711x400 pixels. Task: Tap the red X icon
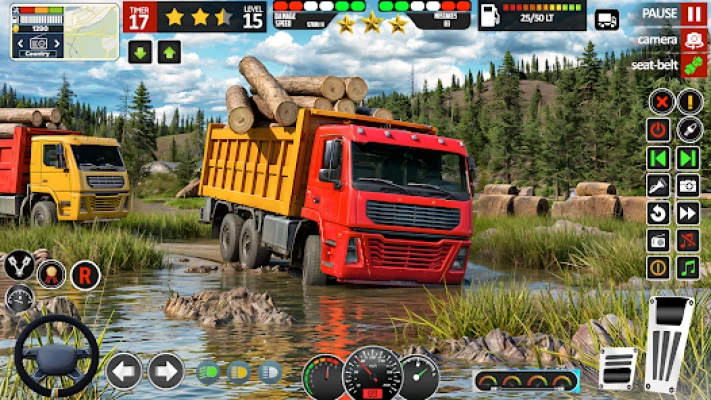659,101
